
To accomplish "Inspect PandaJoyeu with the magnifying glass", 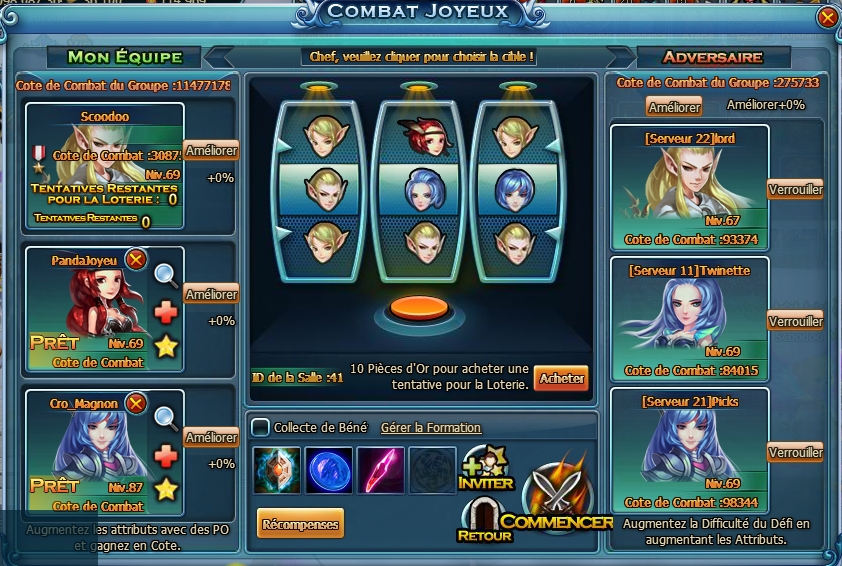I will click(x=166, y=276).
